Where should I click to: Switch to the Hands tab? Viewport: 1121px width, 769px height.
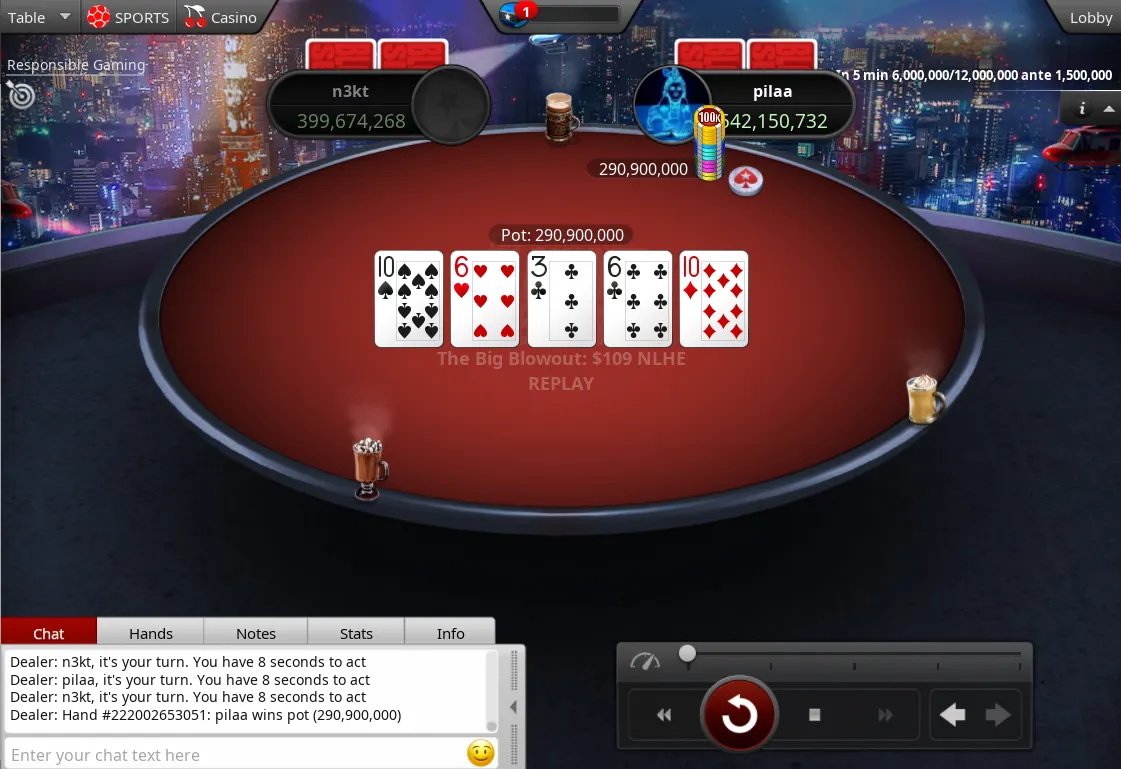(x=151, y=633)
